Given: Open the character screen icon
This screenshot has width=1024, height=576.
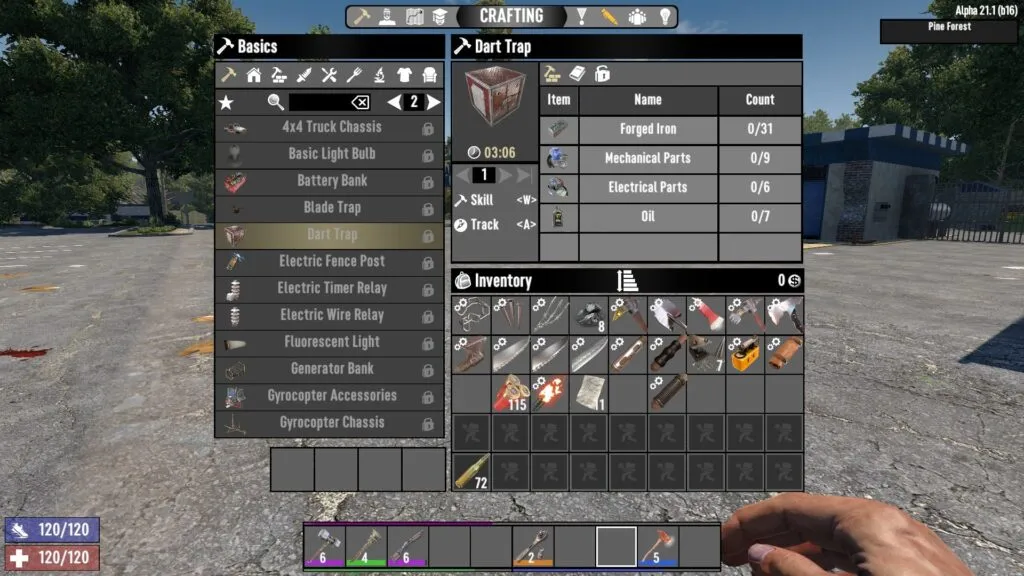Looking at the screenshot, I should point(387,17).
